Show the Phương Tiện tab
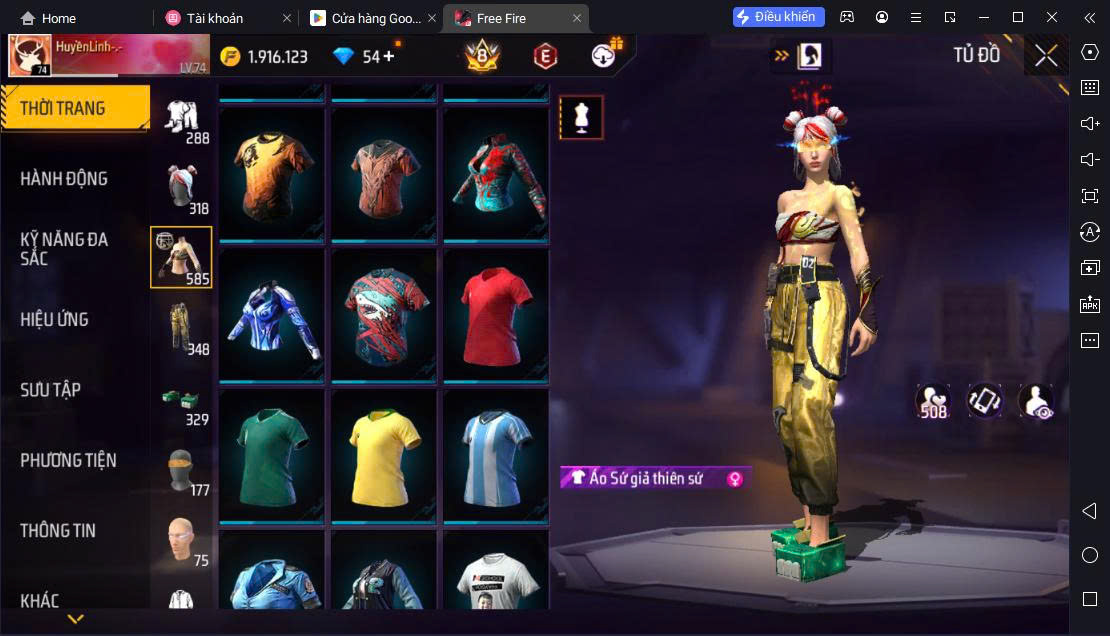1110x636 pixels. pos(68,460)
